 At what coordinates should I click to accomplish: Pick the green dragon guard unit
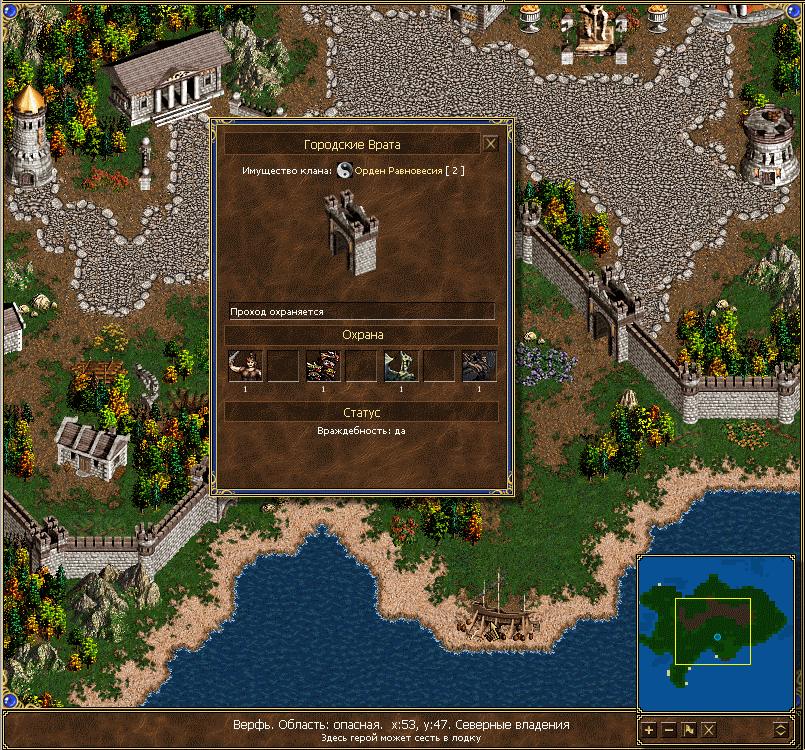[x=400, y=366]
